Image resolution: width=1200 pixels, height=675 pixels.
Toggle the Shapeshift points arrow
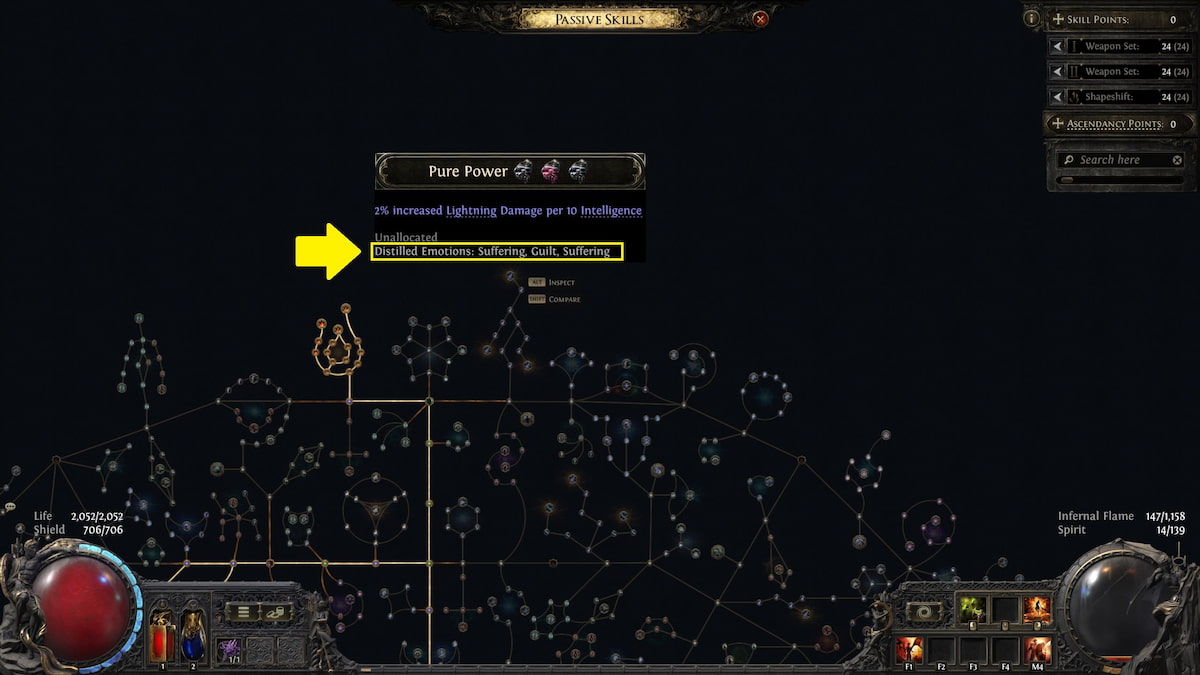1058,97
